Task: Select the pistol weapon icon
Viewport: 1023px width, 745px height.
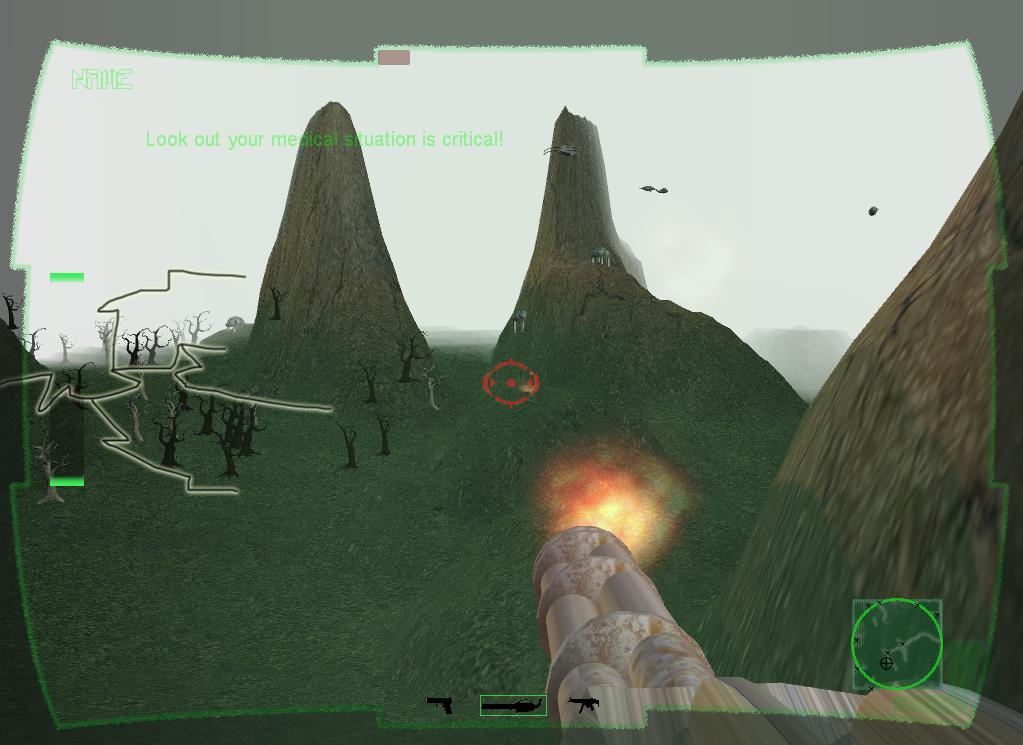Action: [440, 705]
